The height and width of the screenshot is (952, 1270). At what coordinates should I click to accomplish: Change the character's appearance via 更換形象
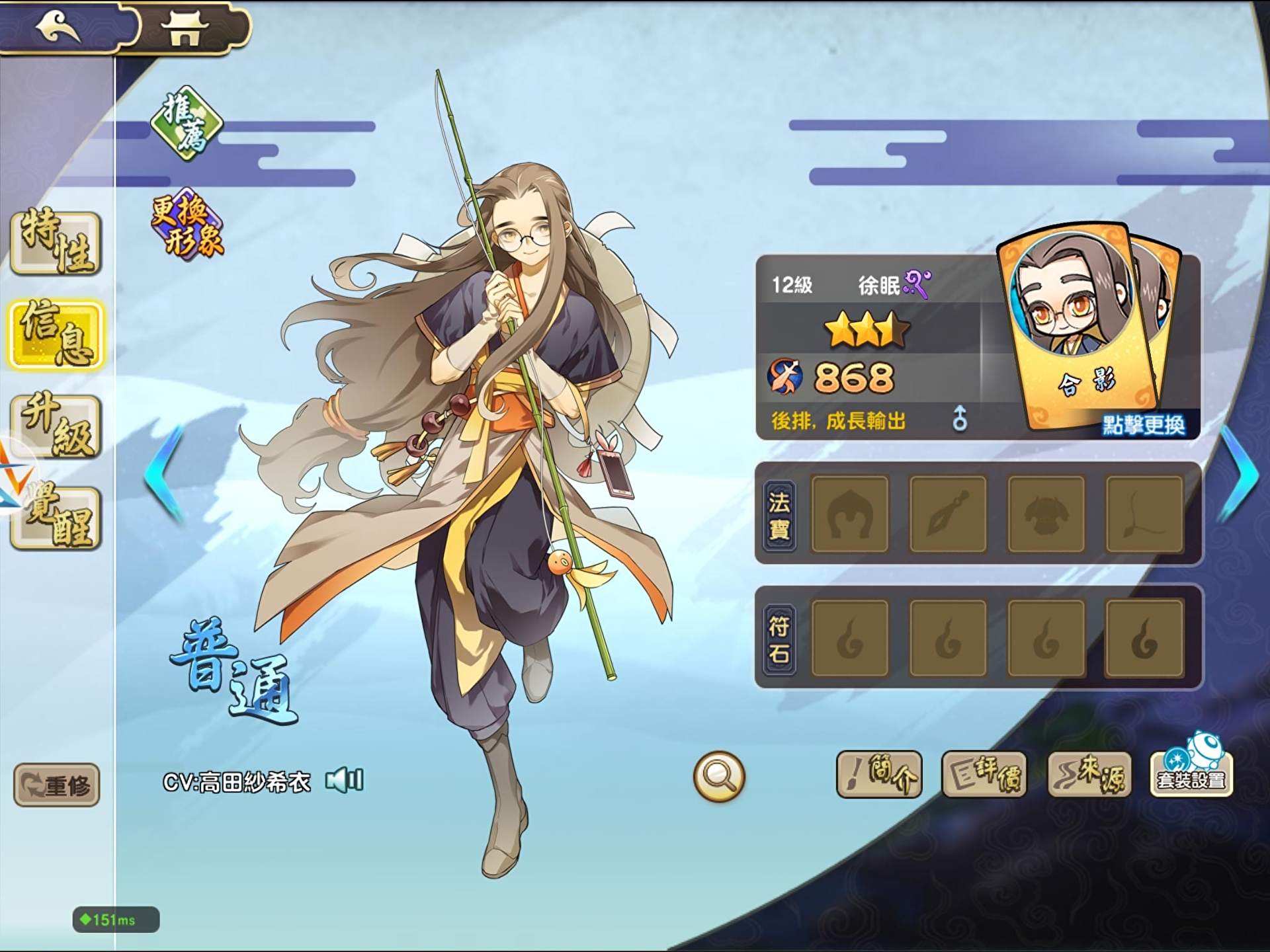[x=188, y=226]
